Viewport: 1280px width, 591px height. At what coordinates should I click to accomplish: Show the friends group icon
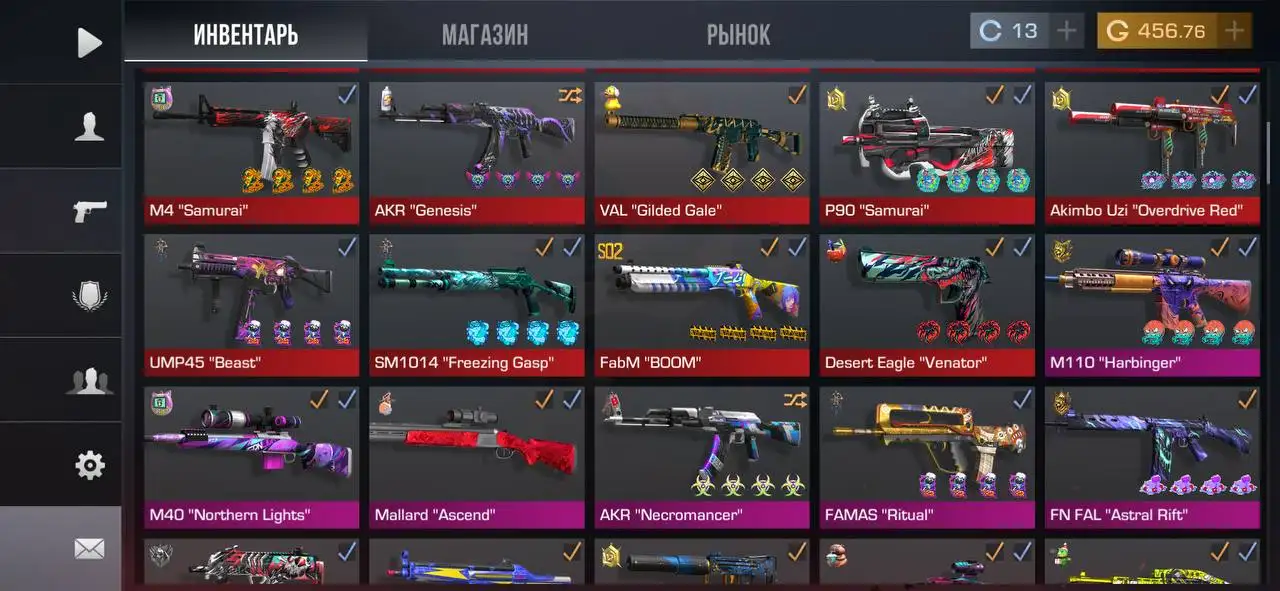pyautogui.click(x=89, y=381)
